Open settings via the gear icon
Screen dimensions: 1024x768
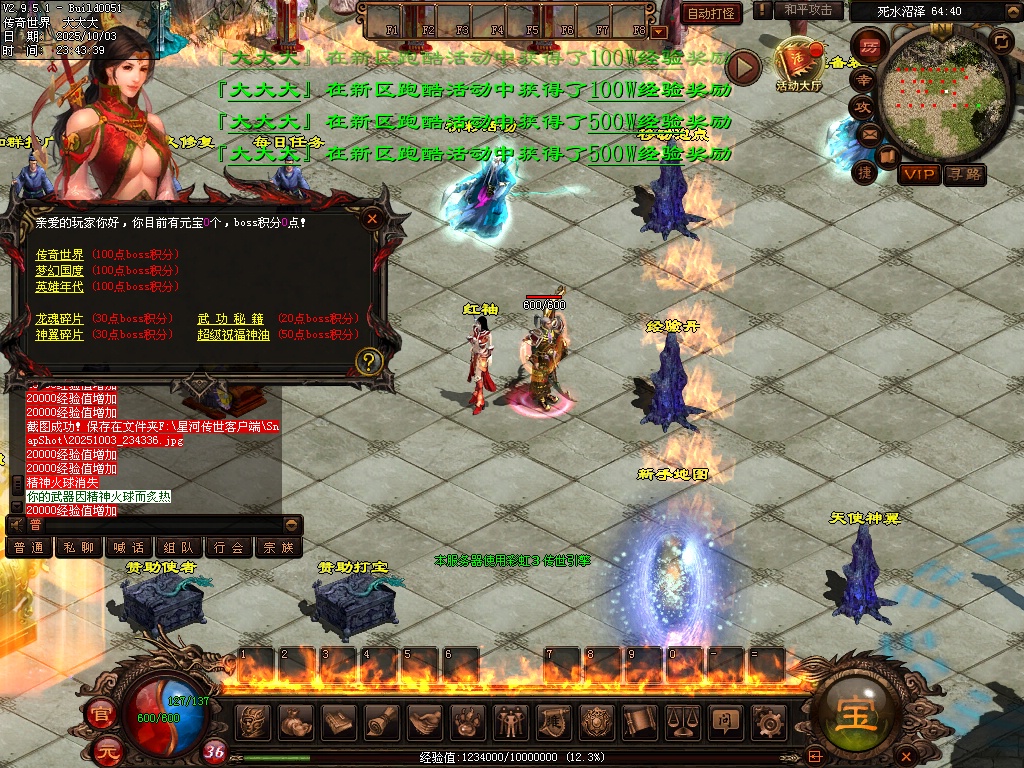click(x=767, y=721)
